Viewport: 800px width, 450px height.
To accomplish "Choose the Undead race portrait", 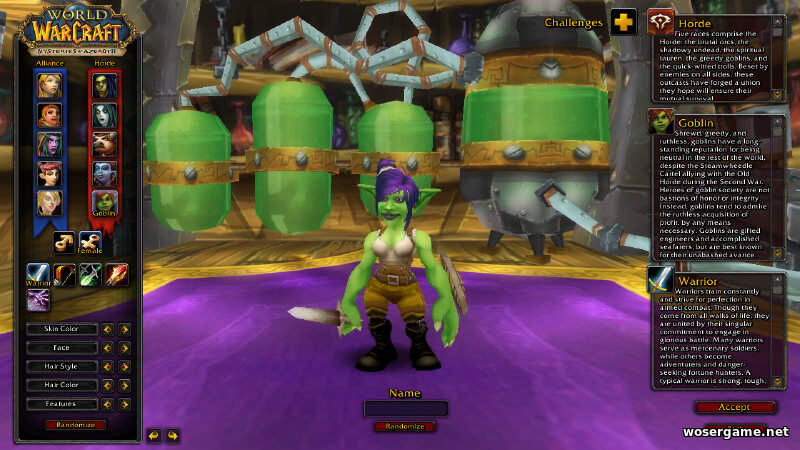I will [x=105, y=115].
